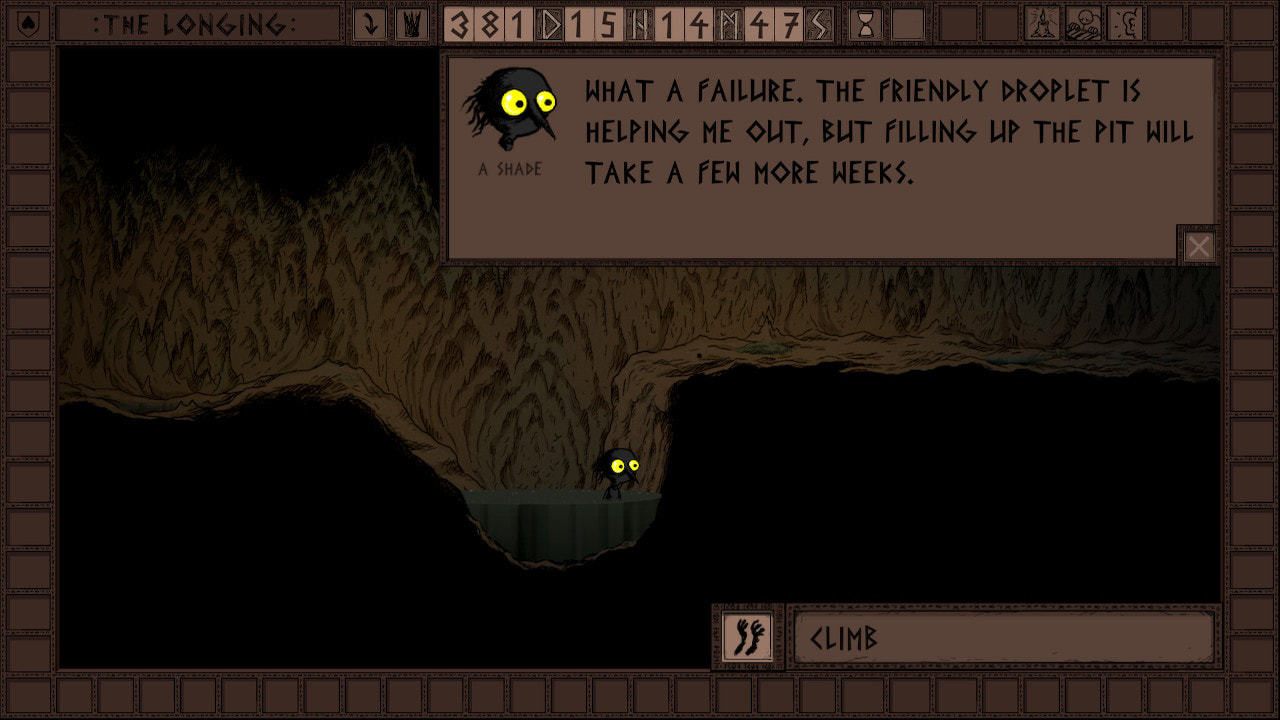Open the candle thoughts icon
1280x720 pixels.
click(1043, 24)
